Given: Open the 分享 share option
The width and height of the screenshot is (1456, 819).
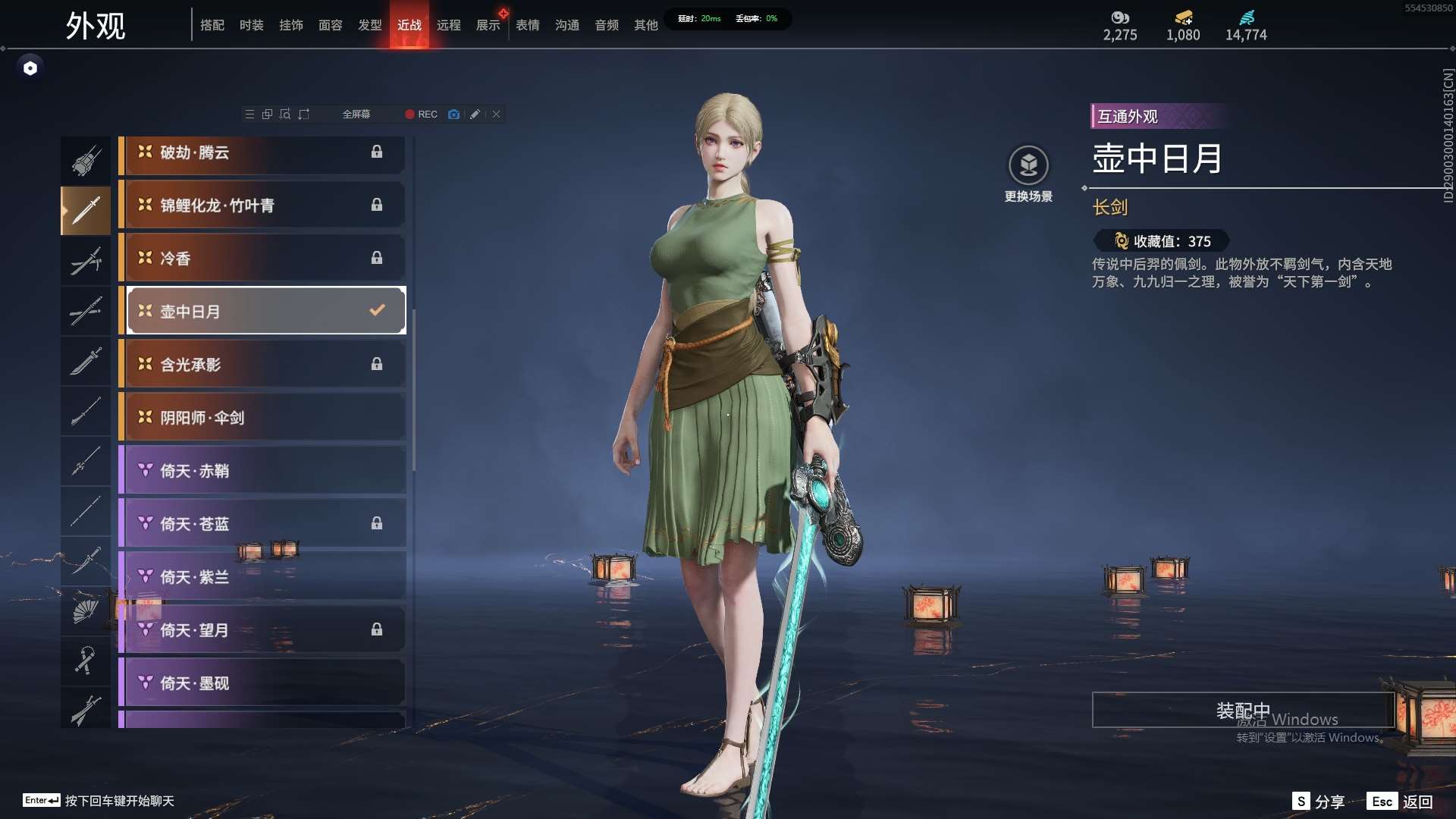Looking at the screenshot, I should tap(1319, 802).
